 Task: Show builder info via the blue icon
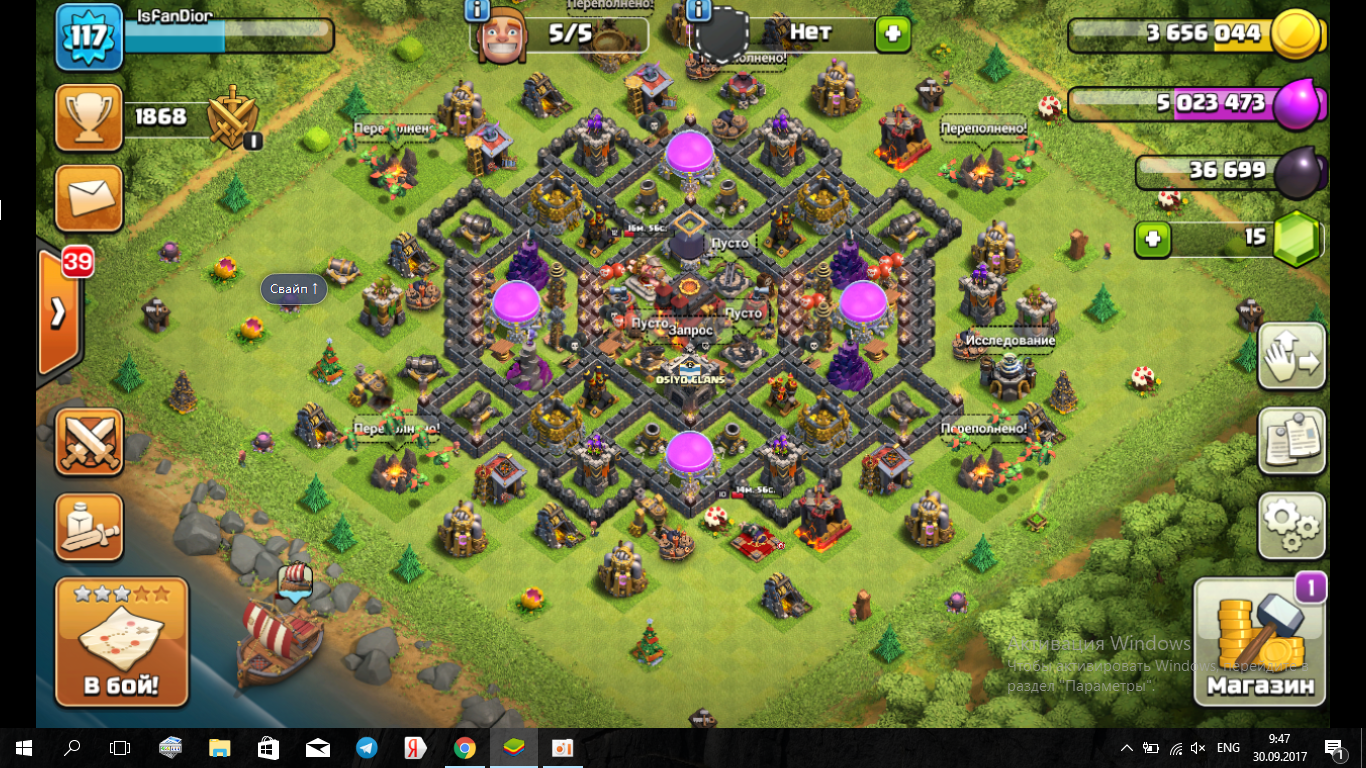click(x=477, y=11)
